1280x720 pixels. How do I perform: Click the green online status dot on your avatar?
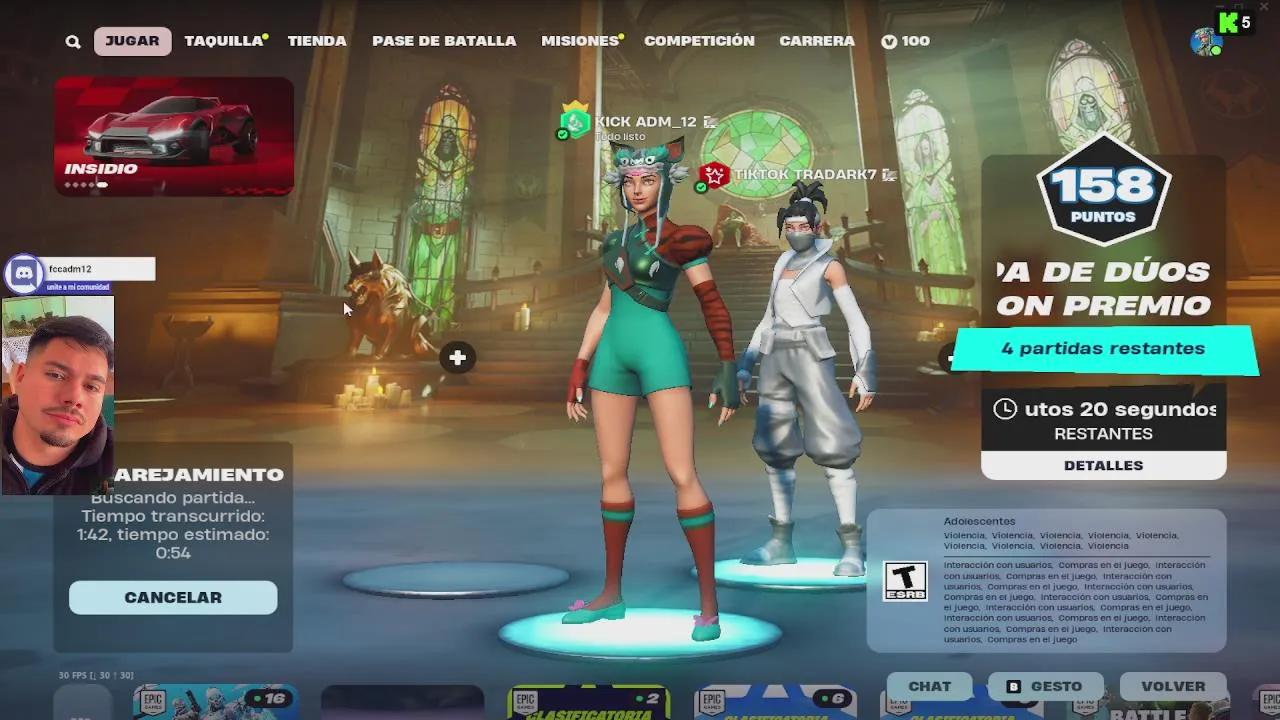[x=1214, y=50]
